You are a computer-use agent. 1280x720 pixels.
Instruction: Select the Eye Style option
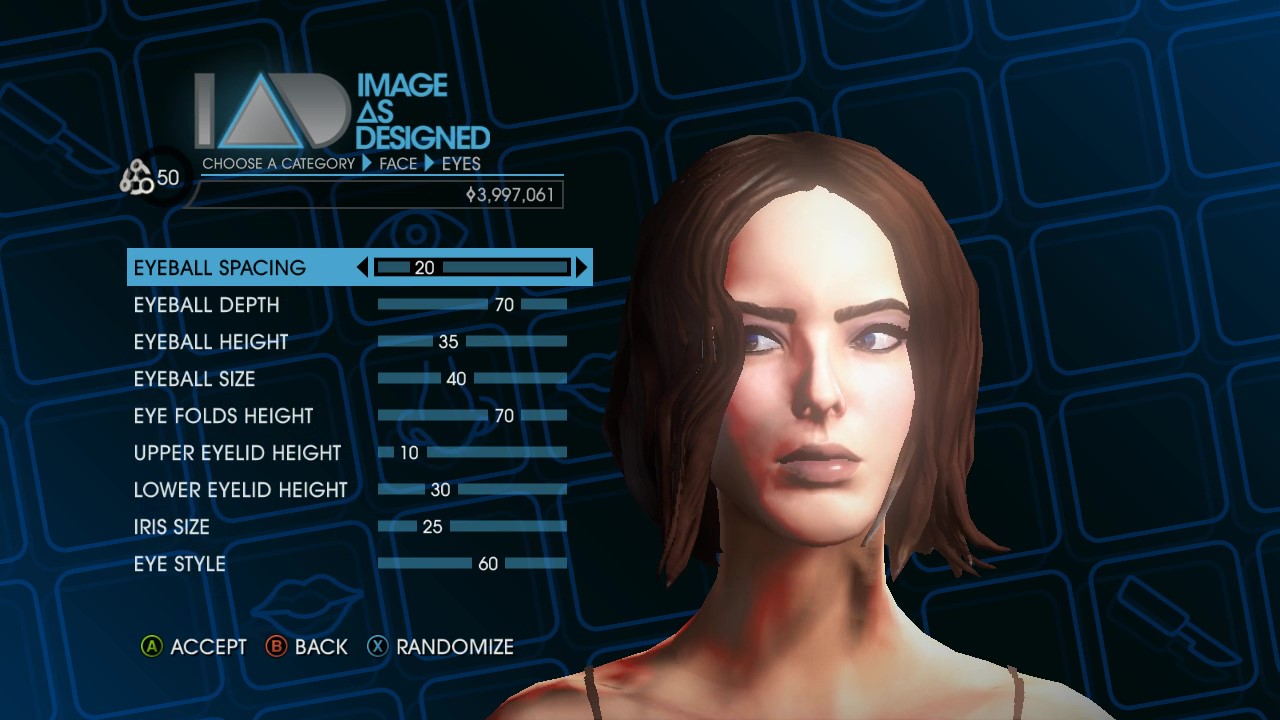[180, 564]
